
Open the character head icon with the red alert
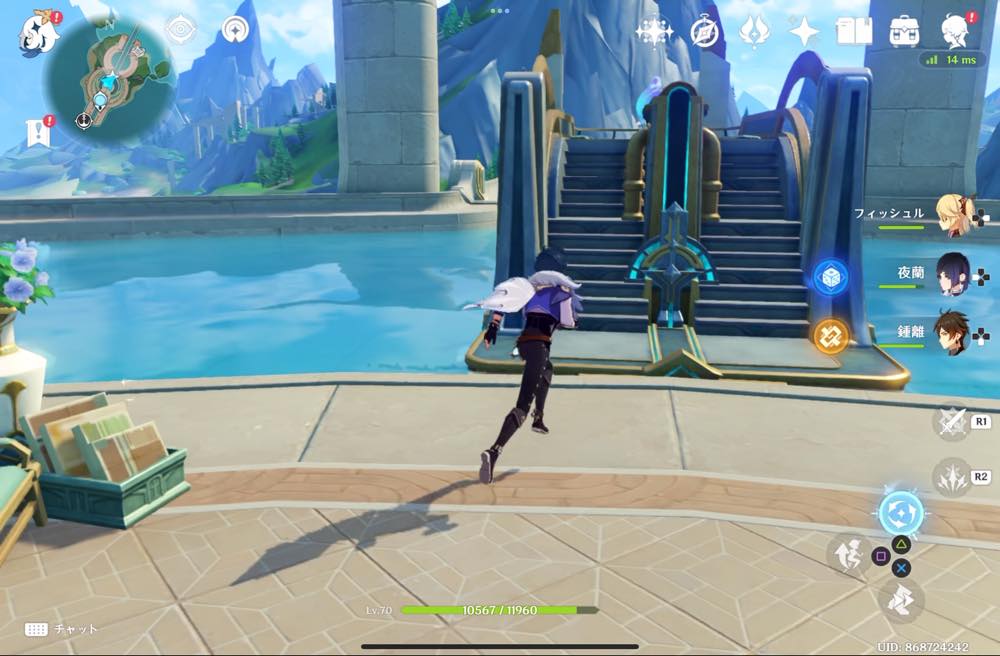tap(955, 32)
